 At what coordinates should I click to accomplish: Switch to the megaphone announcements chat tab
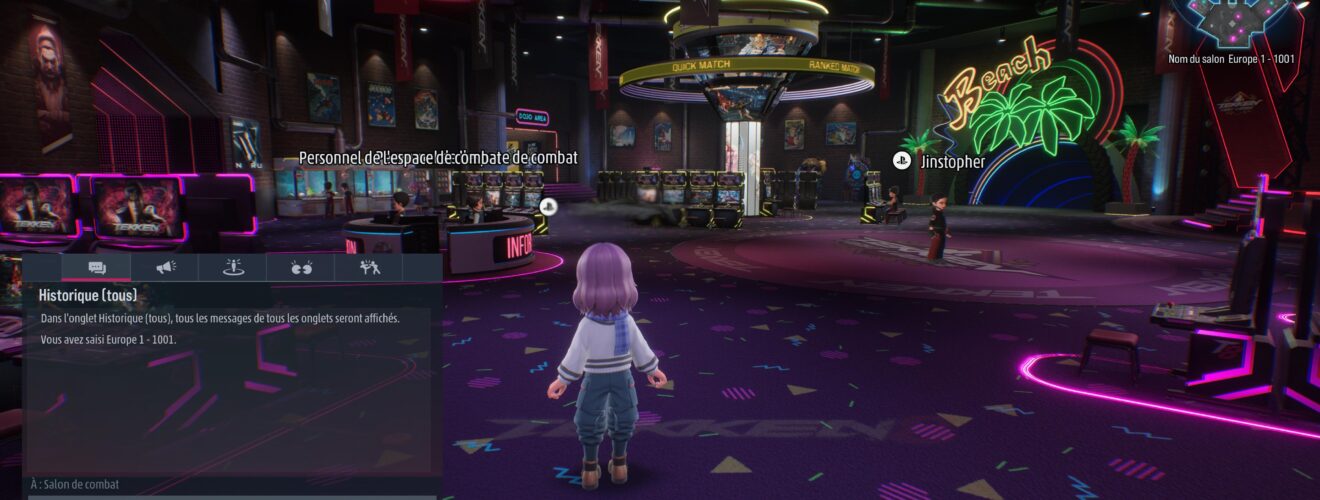[x=165, y=267]
